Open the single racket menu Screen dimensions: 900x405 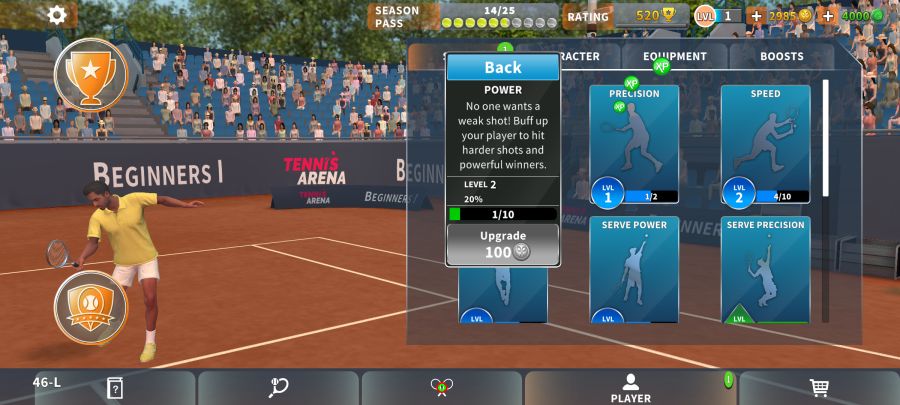point(278,388)
